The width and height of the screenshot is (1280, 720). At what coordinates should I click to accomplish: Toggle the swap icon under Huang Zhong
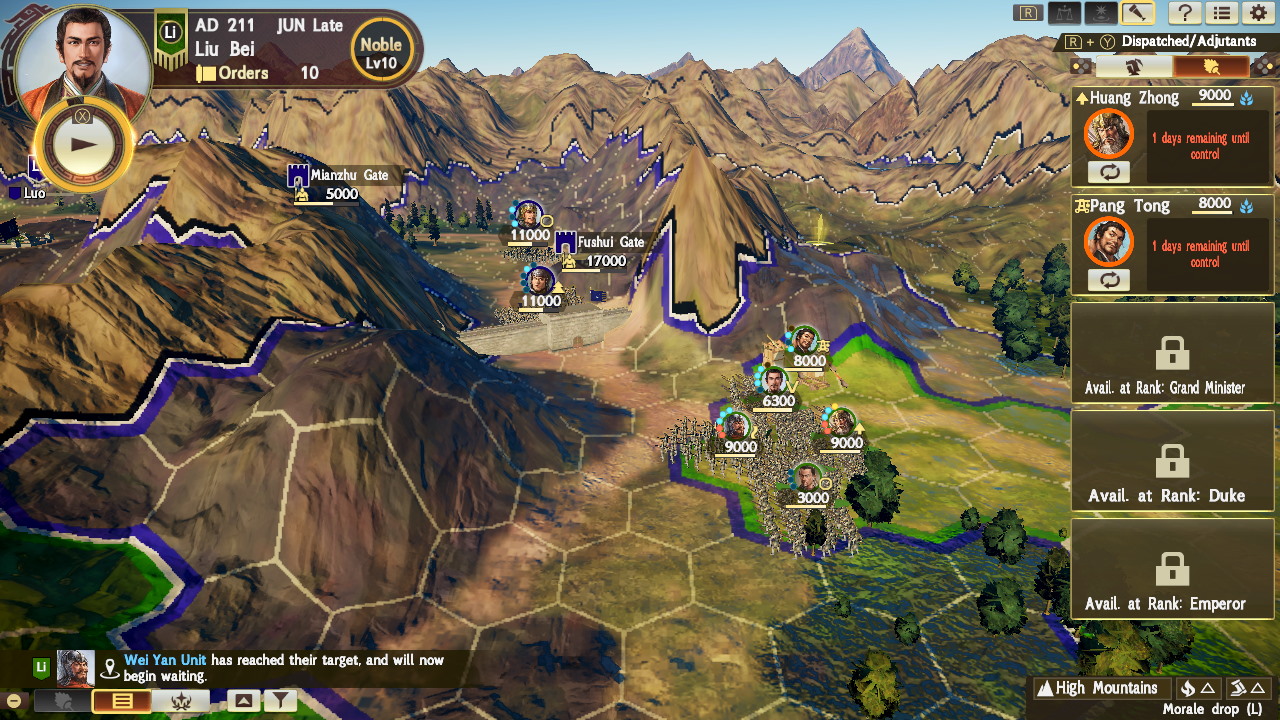click(1109, 173)
